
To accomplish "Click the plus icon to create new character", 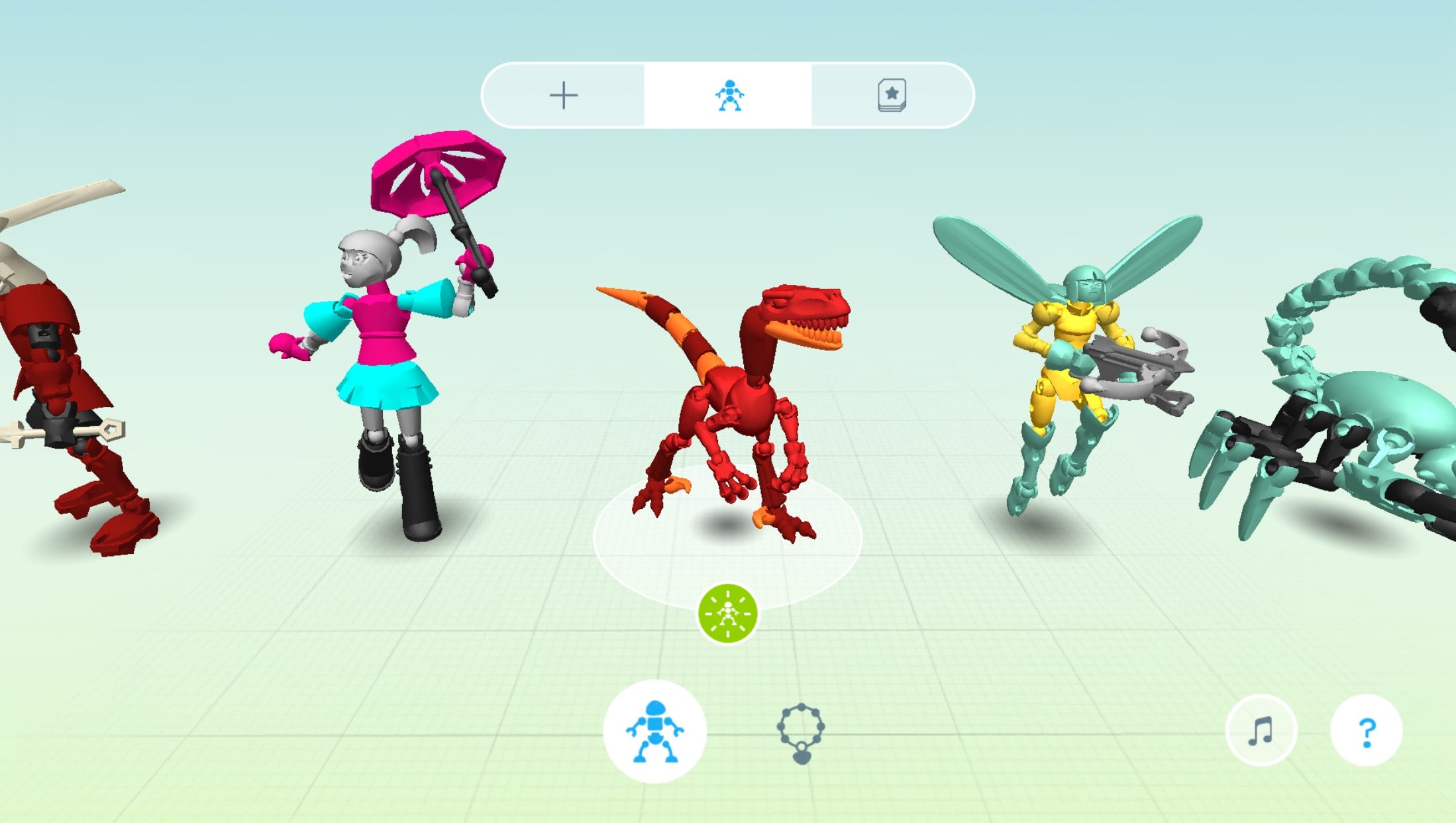I will [x=564, y=95].
